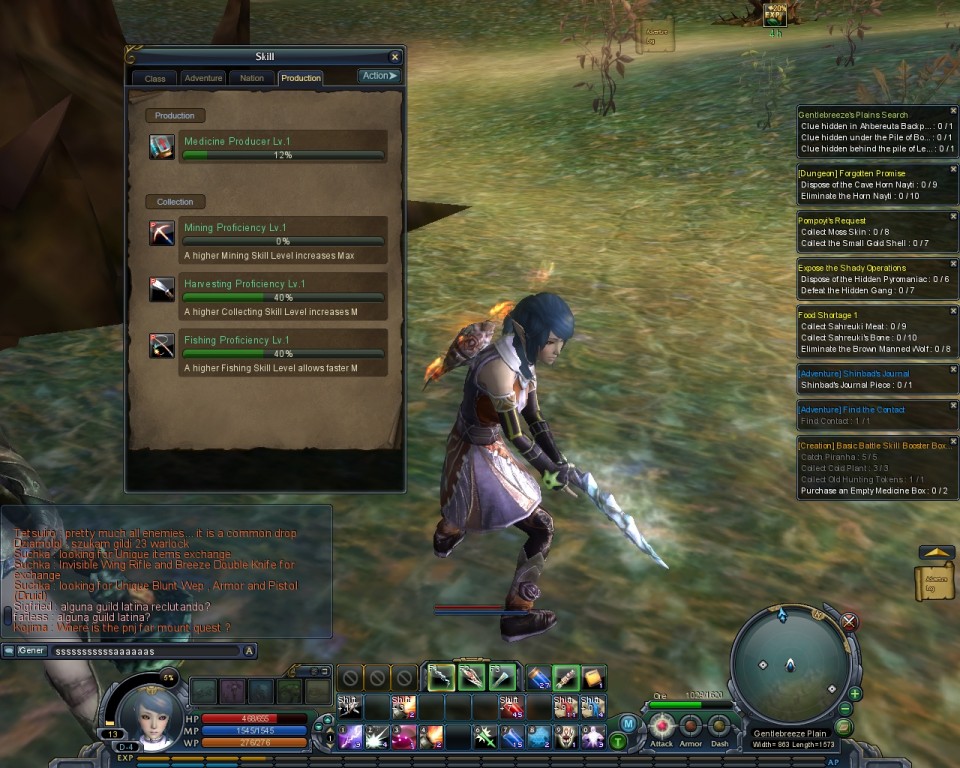This screenshot has width=960, height=768.
Task: Click the green T button
Action: [618, 741]
